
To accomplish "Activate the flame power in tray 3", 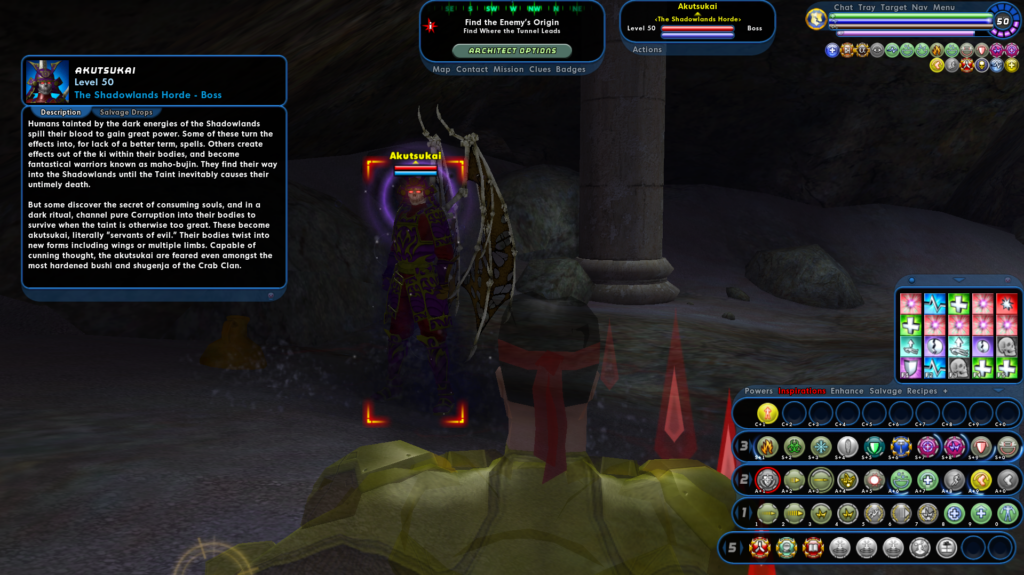I will (x=767, y=447).
